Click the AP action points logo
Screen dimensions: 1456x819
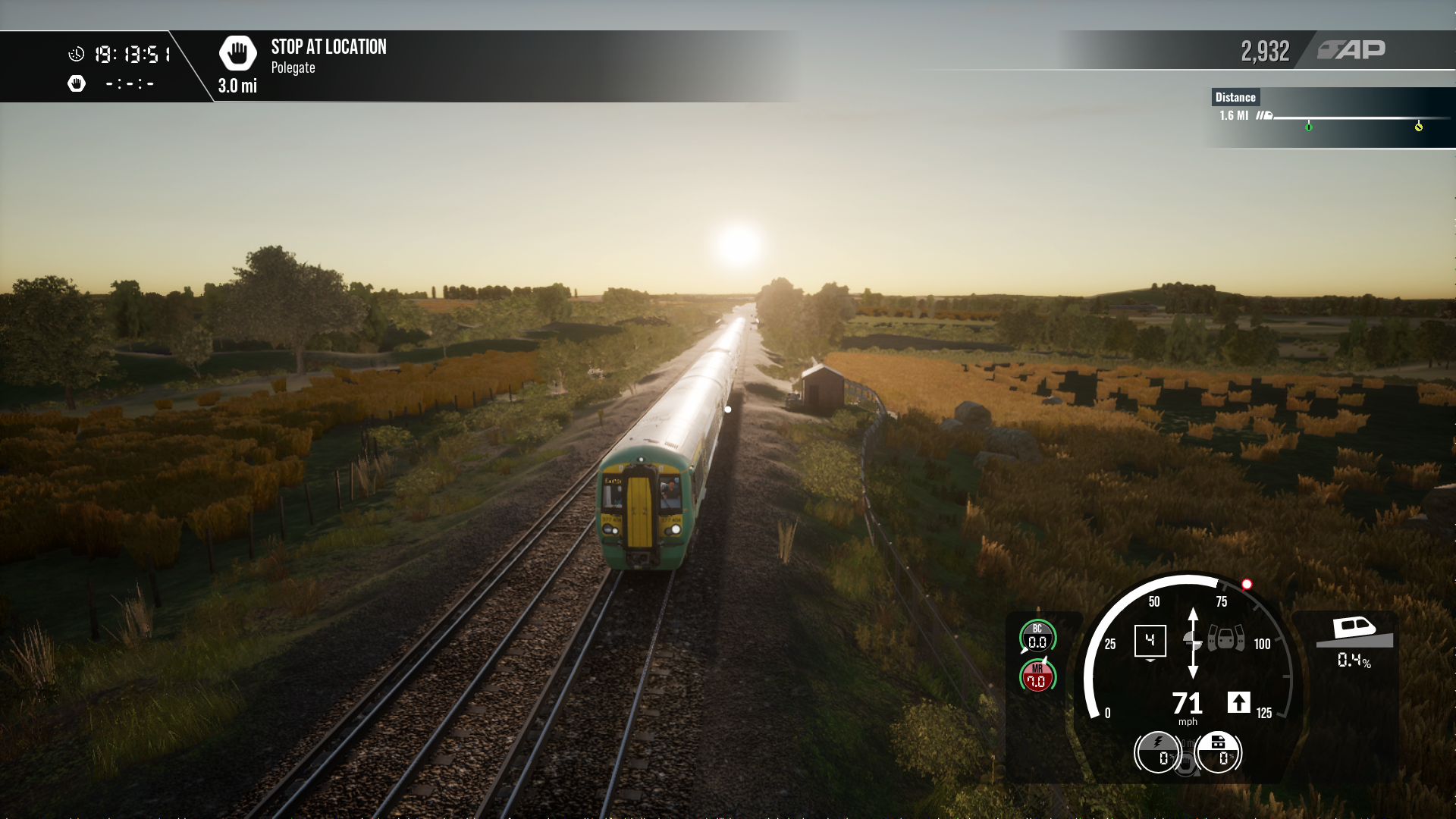click(x=1351, y=50)
